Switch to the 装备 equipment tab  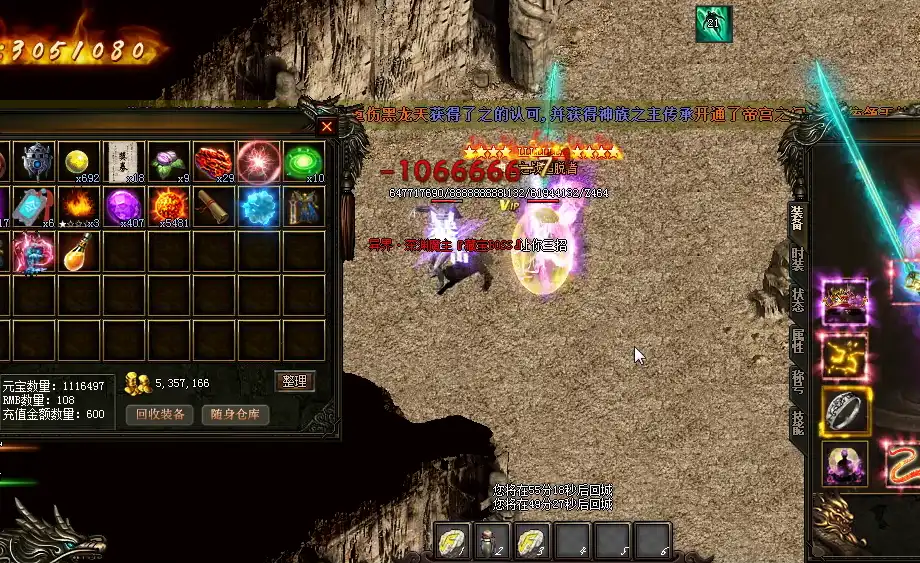tap(797, 216)
